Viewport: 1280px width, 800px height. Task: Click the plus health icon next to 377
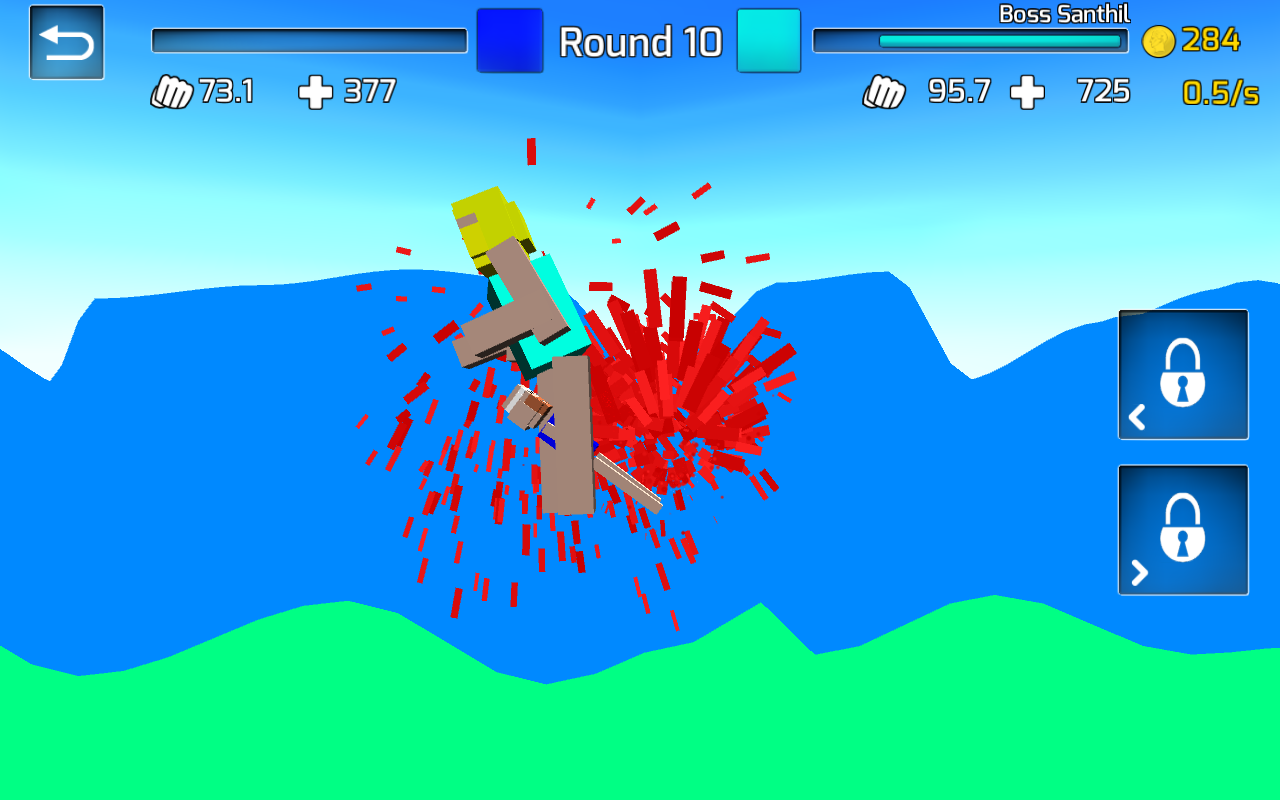(316, 92)
